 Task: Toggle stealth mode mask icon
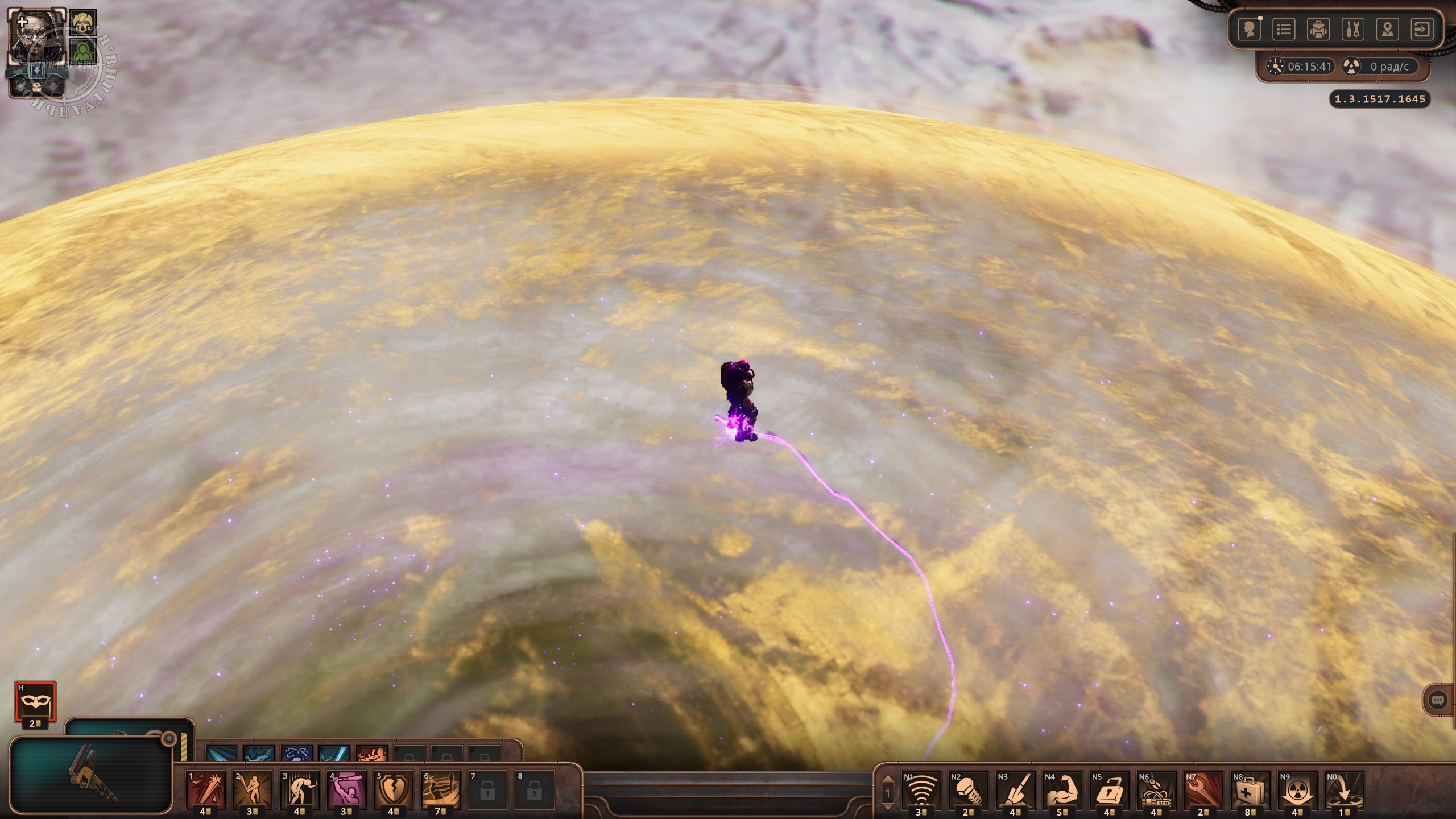click(35, 702)
